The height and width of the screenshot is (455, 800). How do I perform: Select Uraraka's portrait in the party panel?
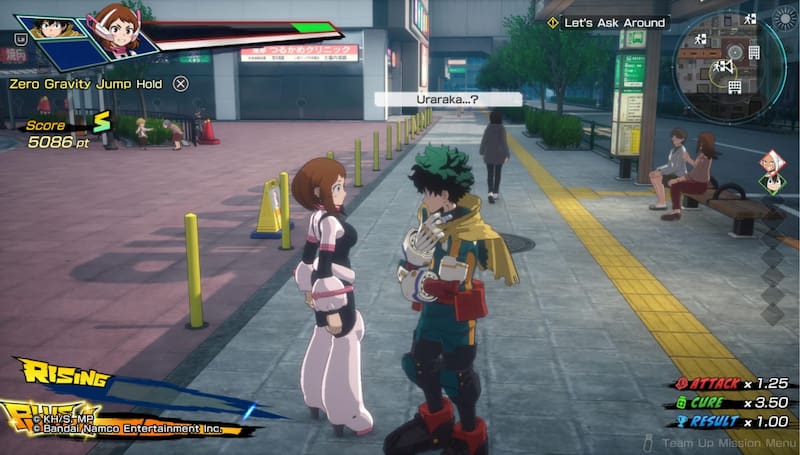[117, 31]
